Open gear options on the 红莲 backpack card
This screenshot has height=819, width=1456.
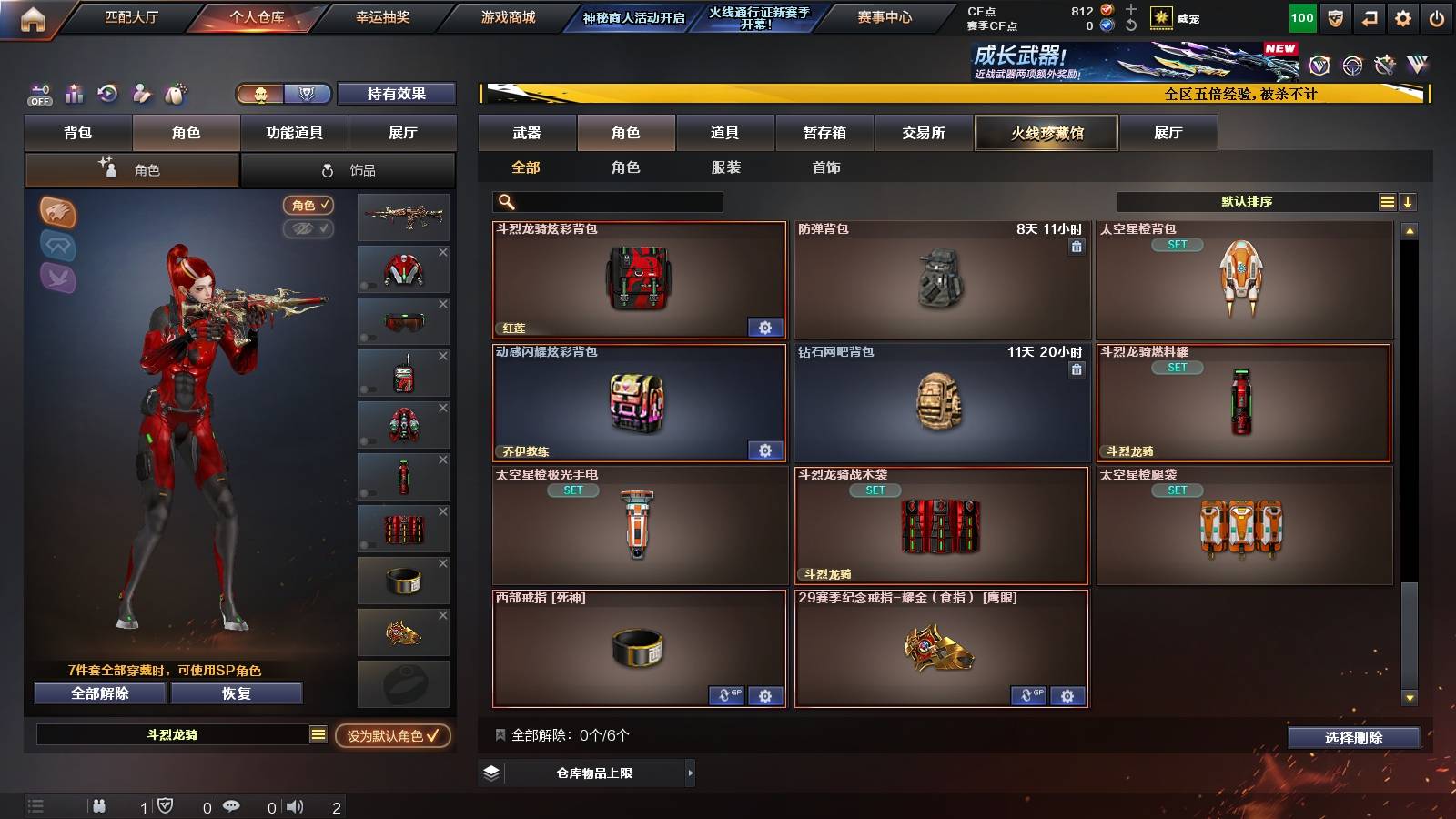[765, 327]
